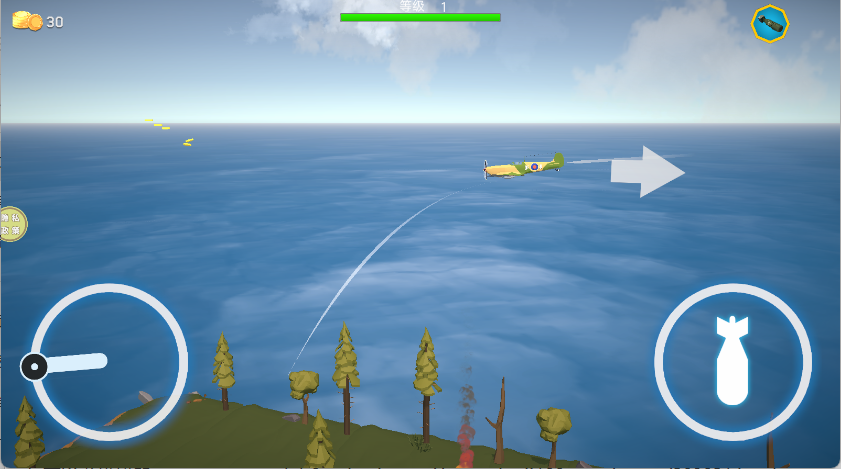Click the virtual joystick control ring
Viewport: 841px width, 469px height.
click(108, 362)
